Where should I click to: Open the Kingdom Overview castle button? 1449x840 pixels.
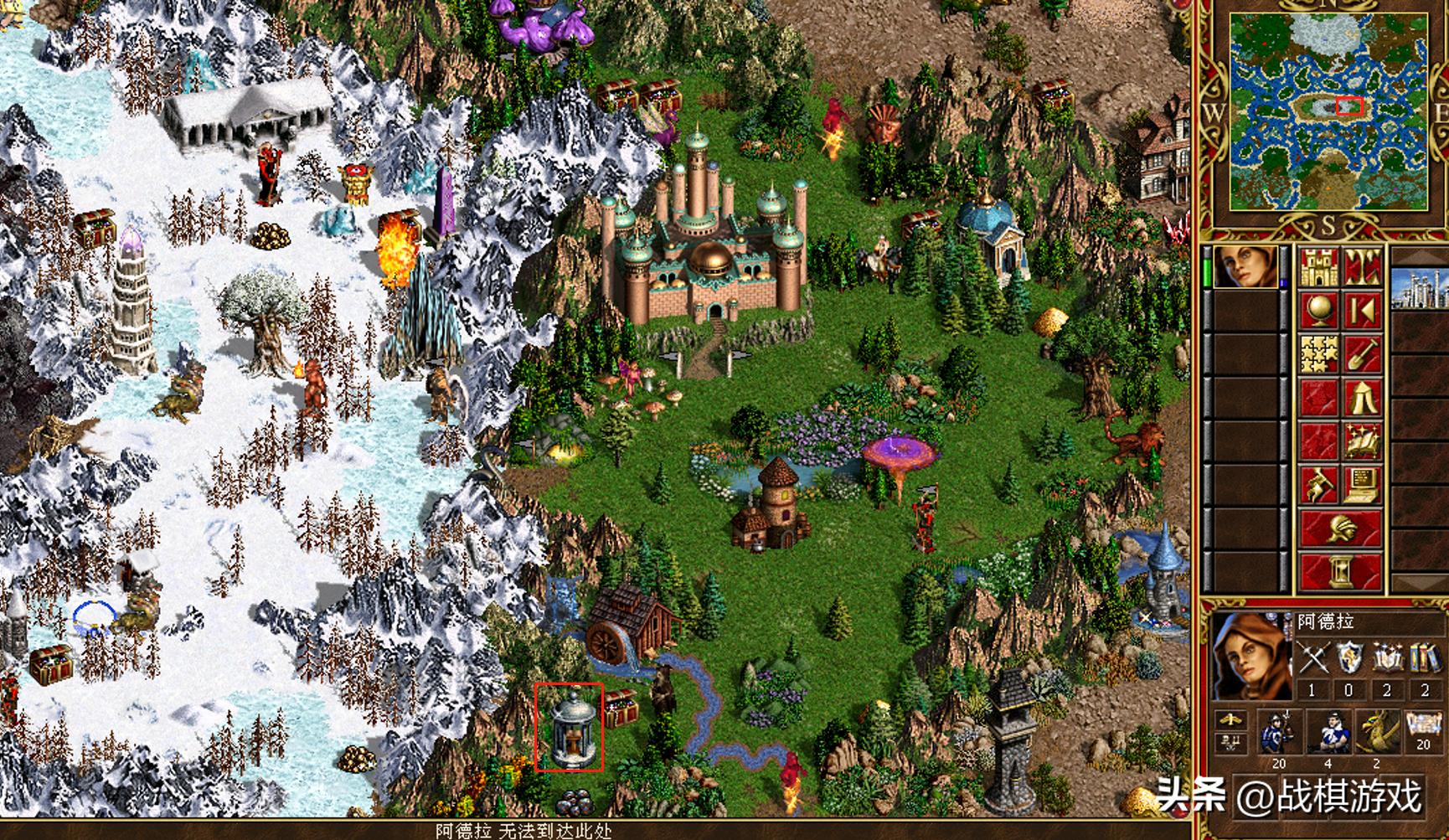coord(1318,267)
